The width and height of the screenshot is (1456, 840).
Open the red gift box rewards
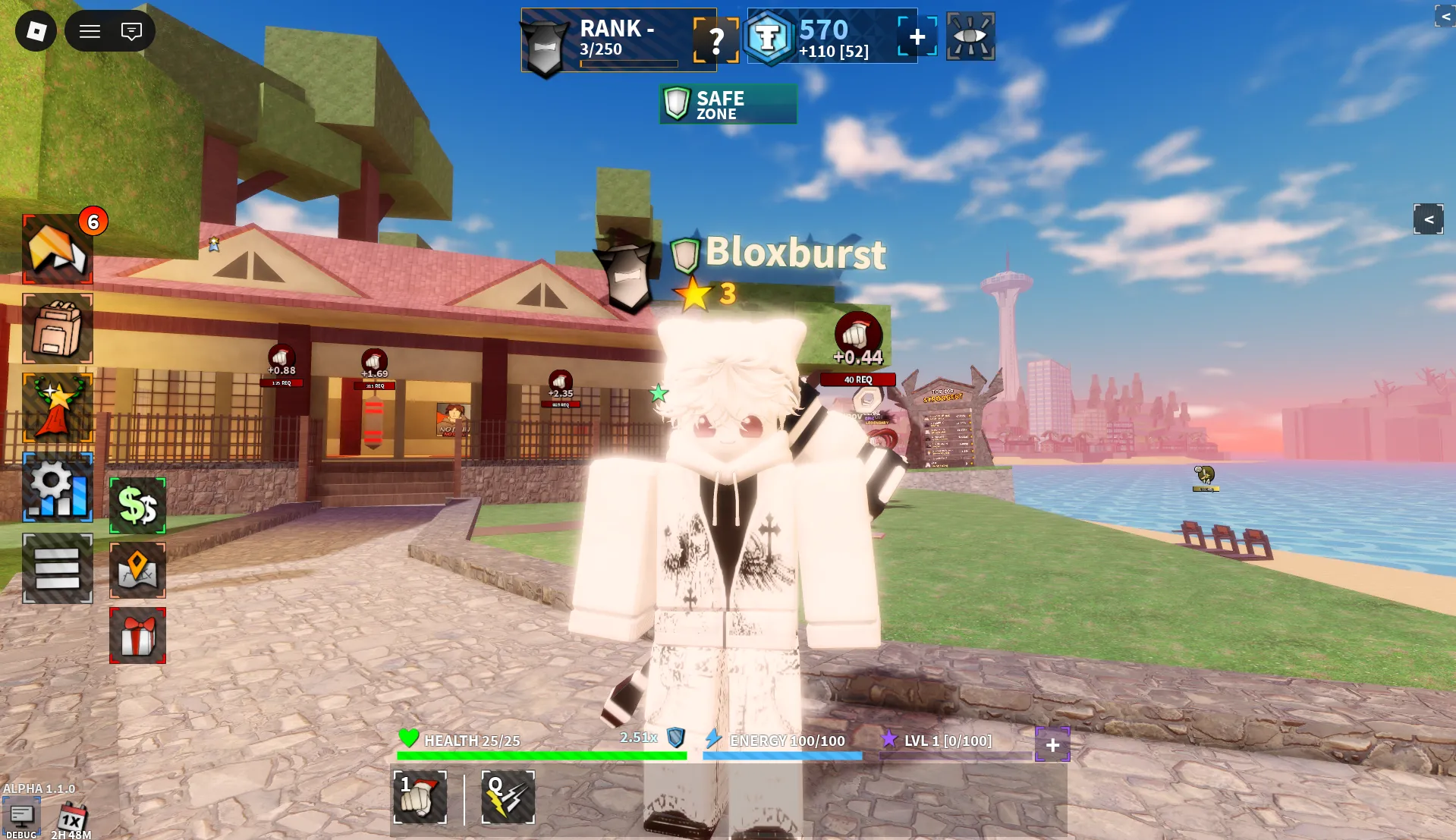pyautogui.click(x=137, y=635)
